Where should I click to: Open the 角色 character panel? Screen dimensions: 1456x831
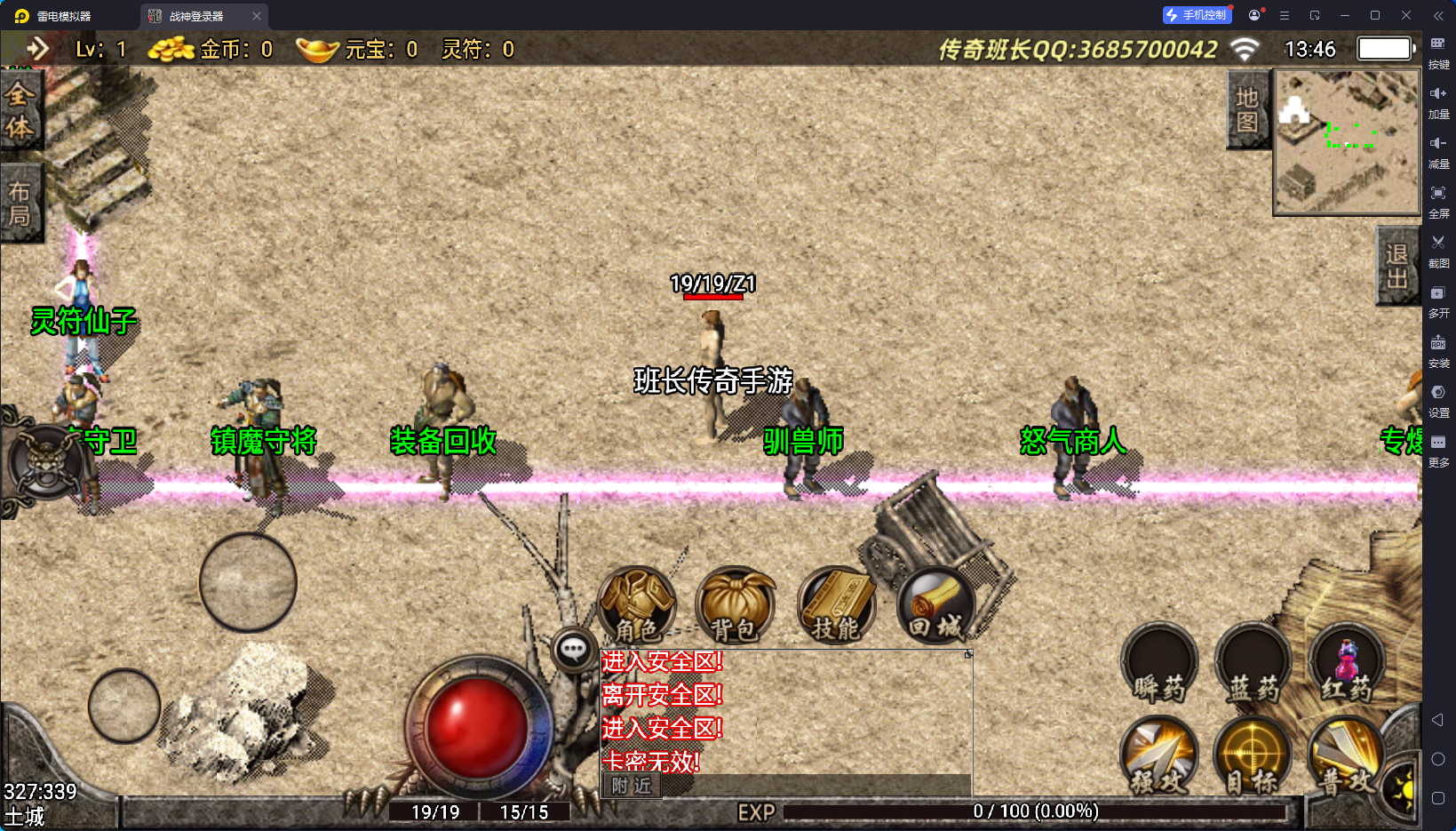click(x=637, y=606)
